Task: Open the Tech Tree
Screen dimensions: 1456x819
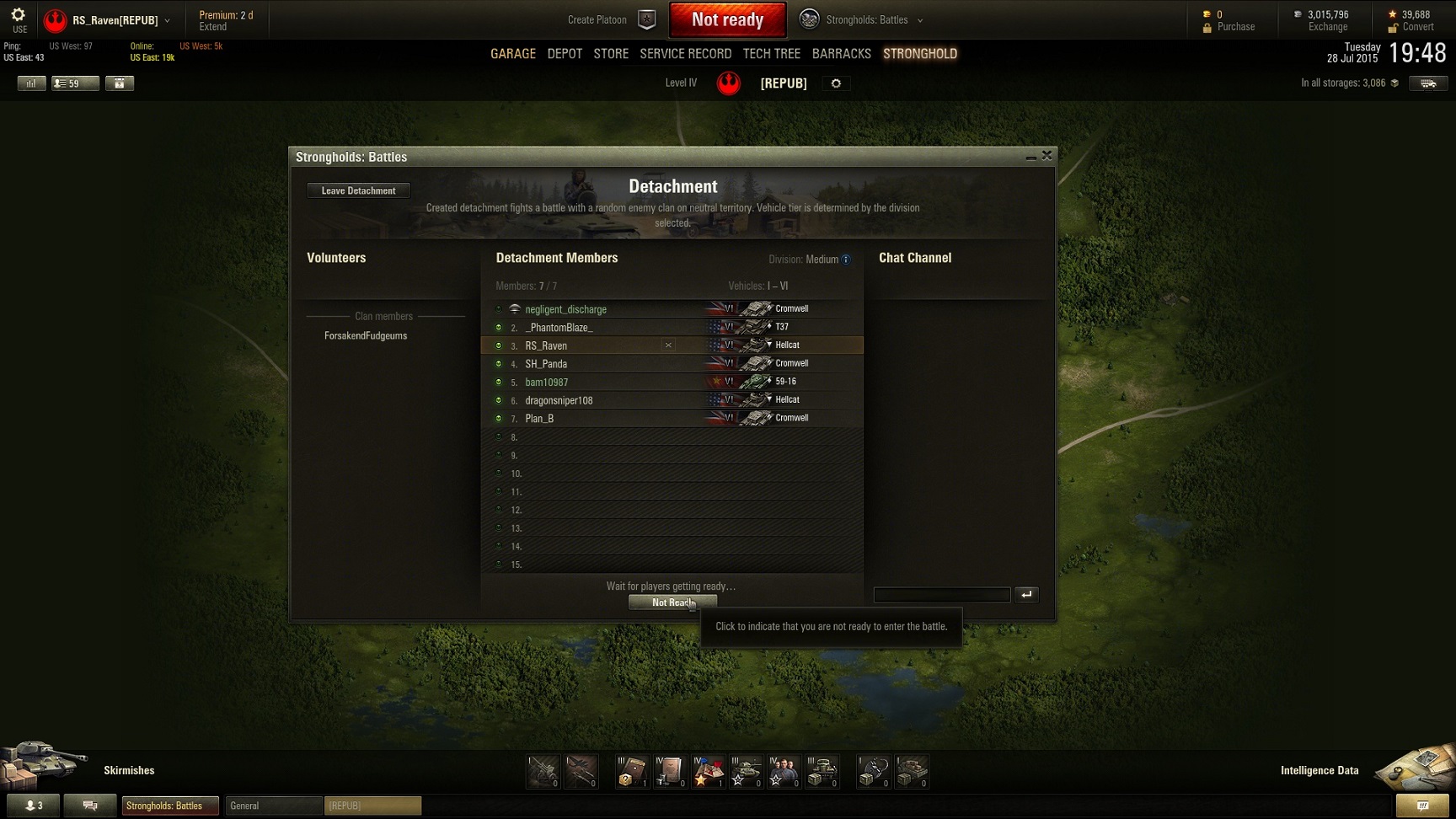Action: pyautogui.click(x=771, y=54)
